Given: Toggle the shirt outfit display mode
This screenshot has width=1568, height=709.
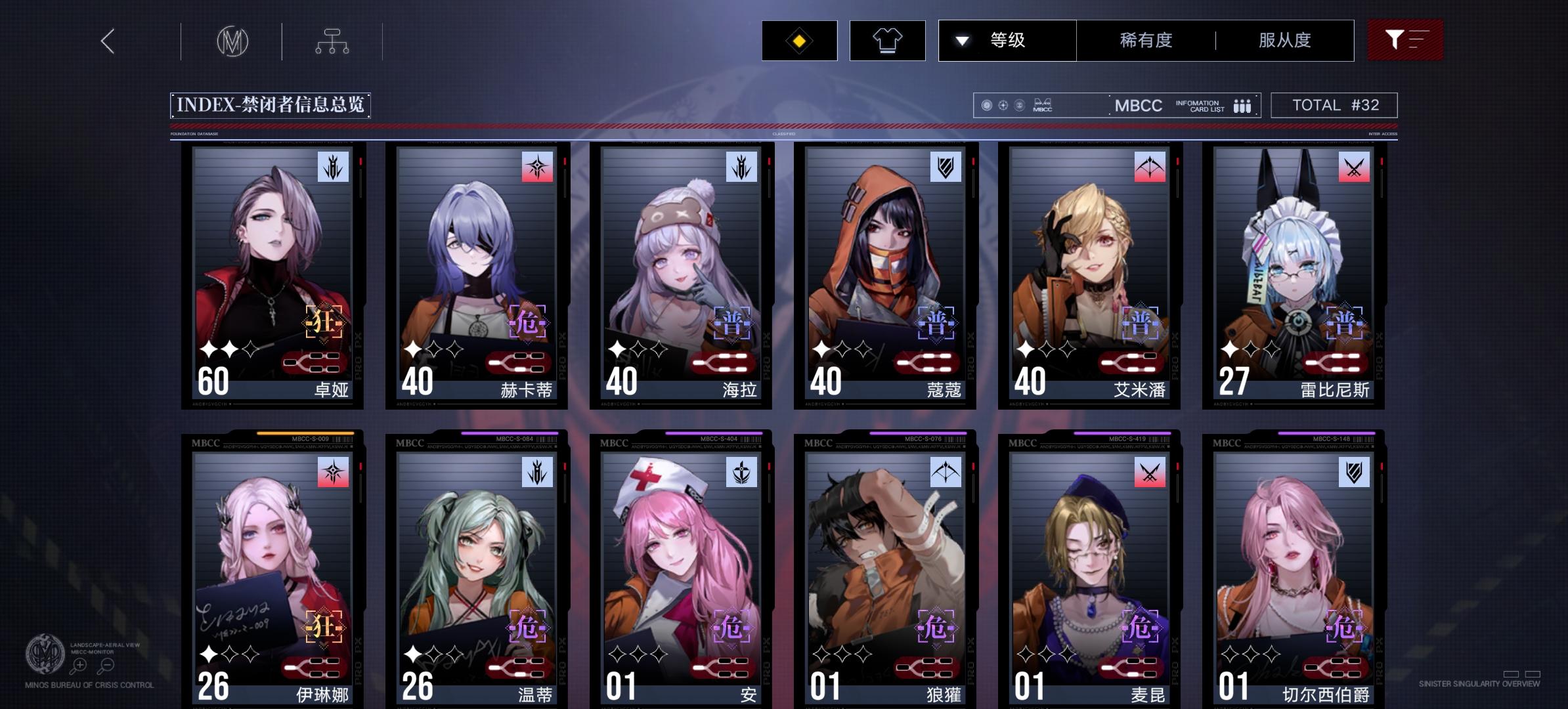Looking at the screenshot, I should [x=888, y=40].
